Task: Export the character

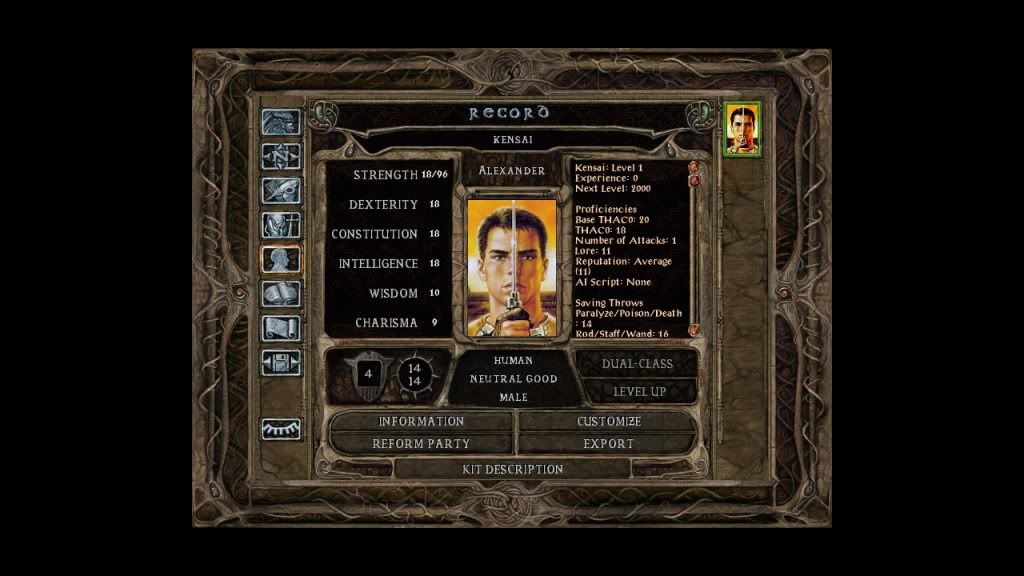Action: click(608, 443)
